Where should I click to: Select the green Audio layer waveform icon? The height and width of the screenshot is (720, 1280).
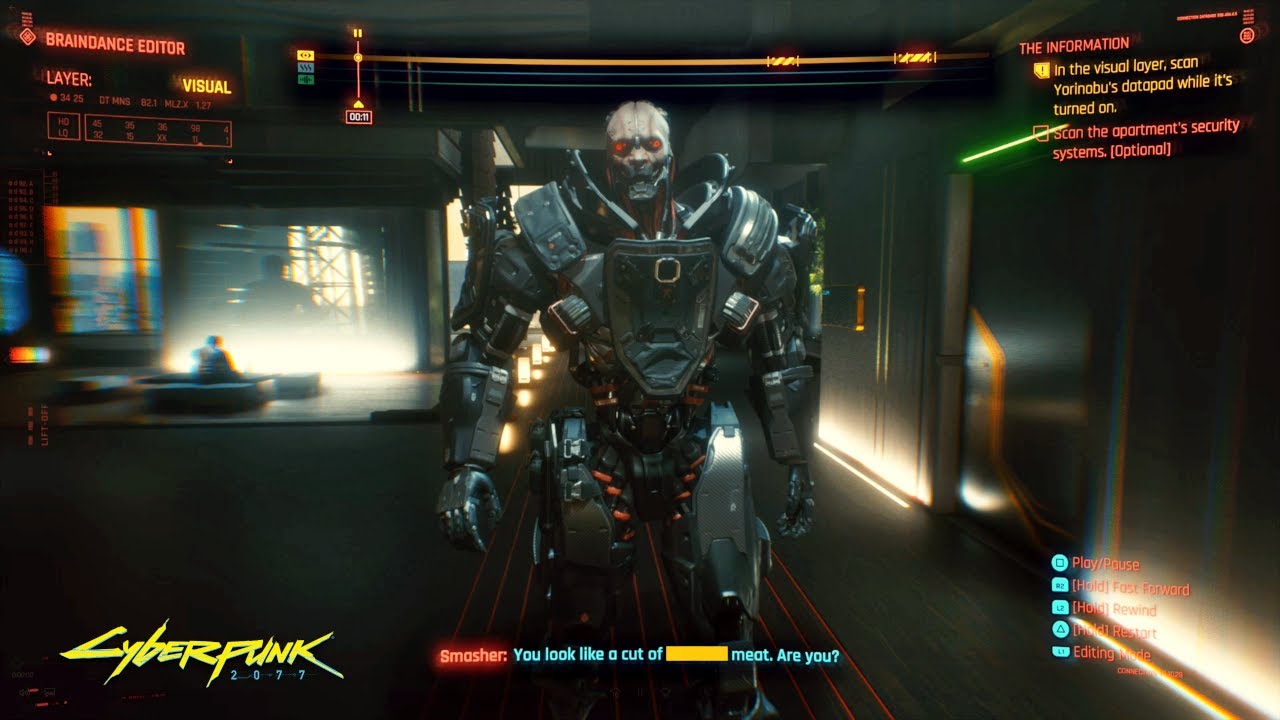click(306, 79)
